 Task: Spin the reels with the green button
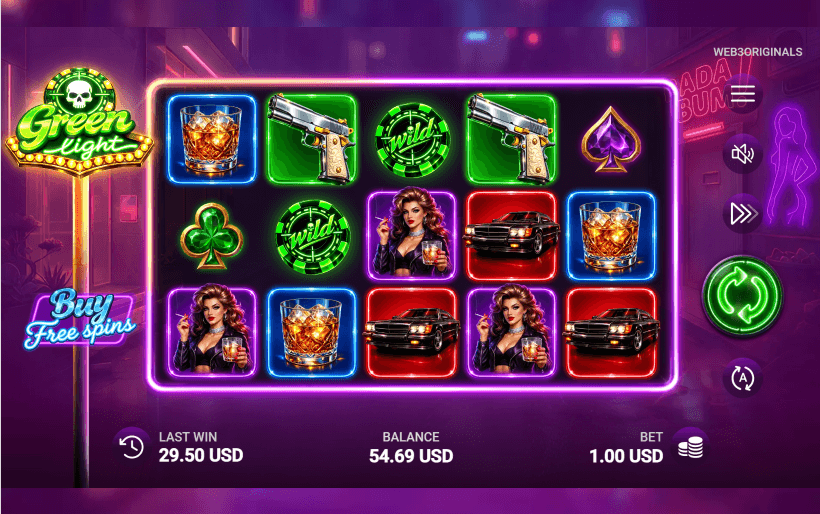click(x=741, y=296)
